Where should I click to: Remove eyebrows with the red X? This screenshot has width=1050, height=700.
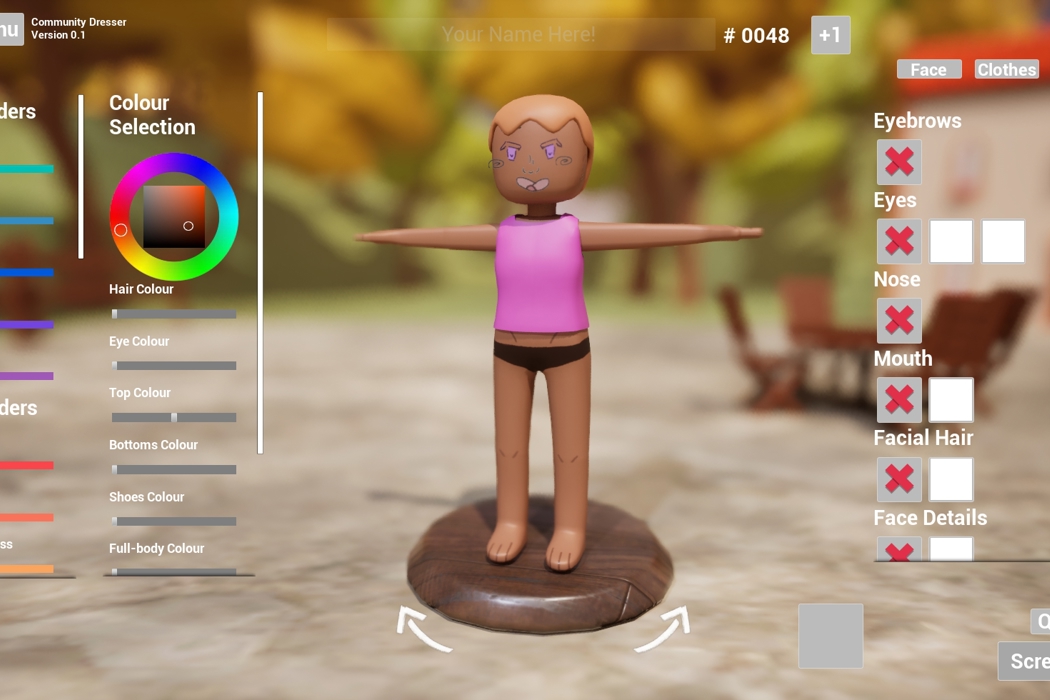[x=899, y=162]
